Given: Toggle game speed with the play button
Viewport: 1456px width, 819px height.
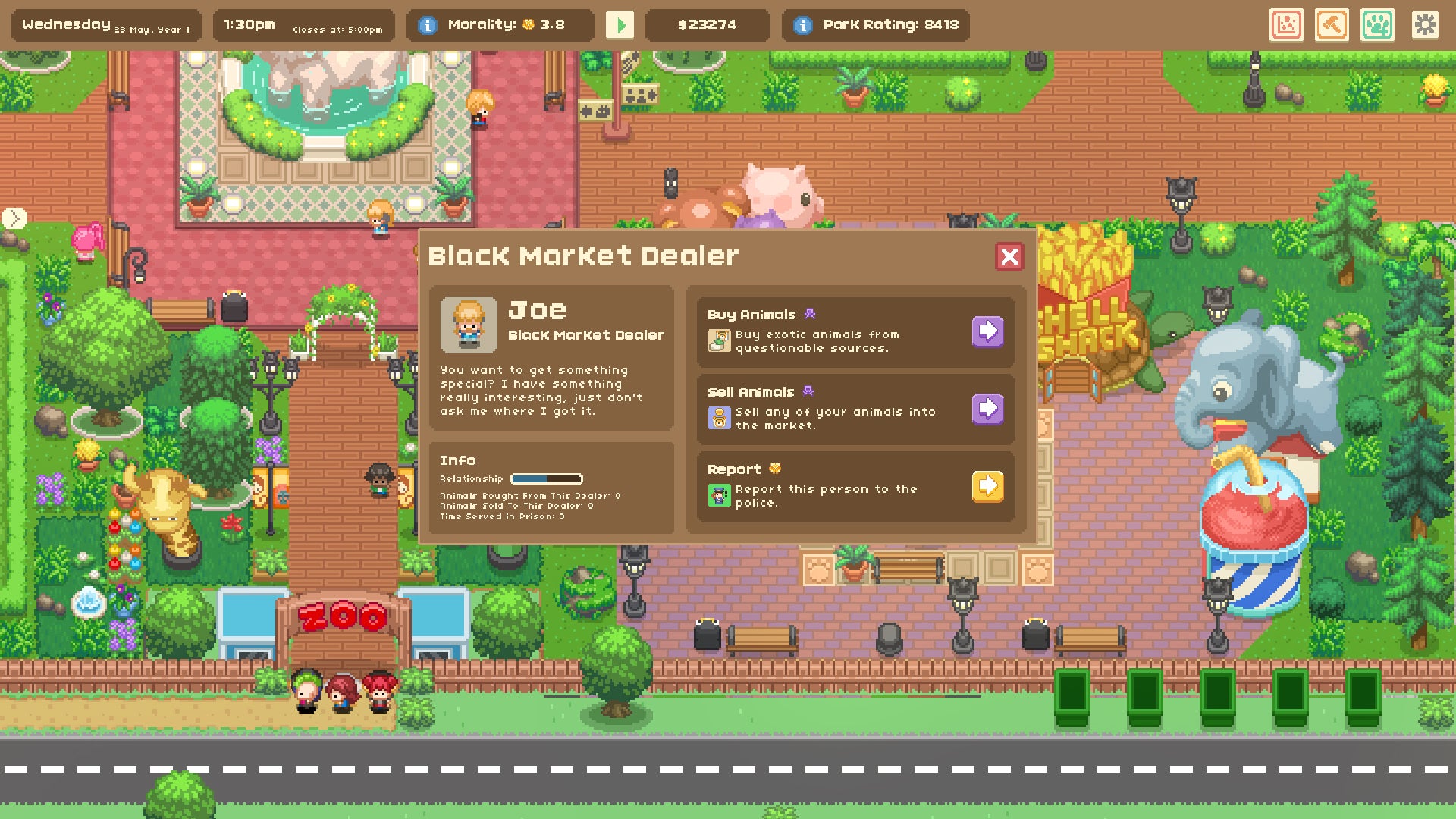Looking at the screenshot, I should pyautogui.click(x=622, y=25).
